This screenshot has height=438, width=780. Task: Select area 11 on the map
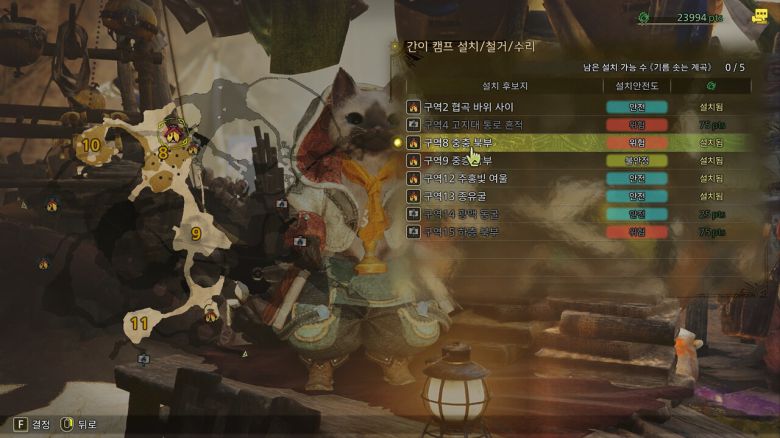tap(139, 323)
